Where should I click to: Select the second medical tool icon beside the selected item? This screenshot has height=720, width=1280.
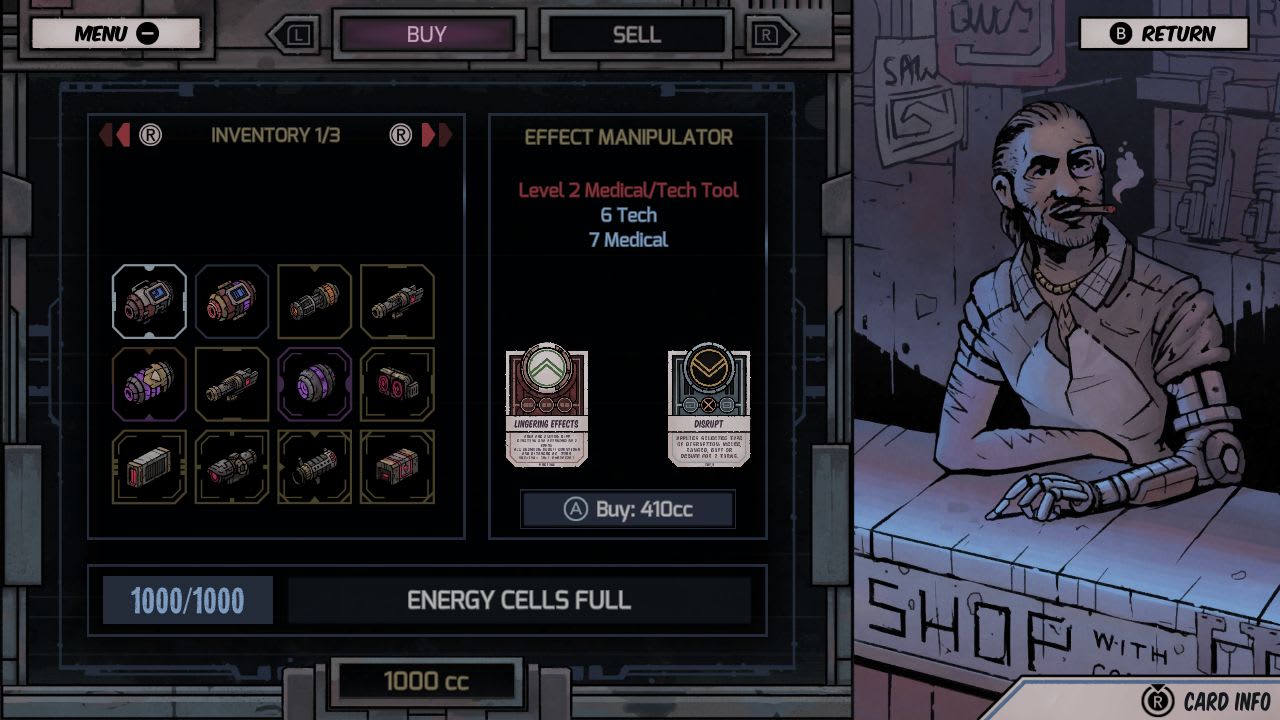click(x=232, y=301)
